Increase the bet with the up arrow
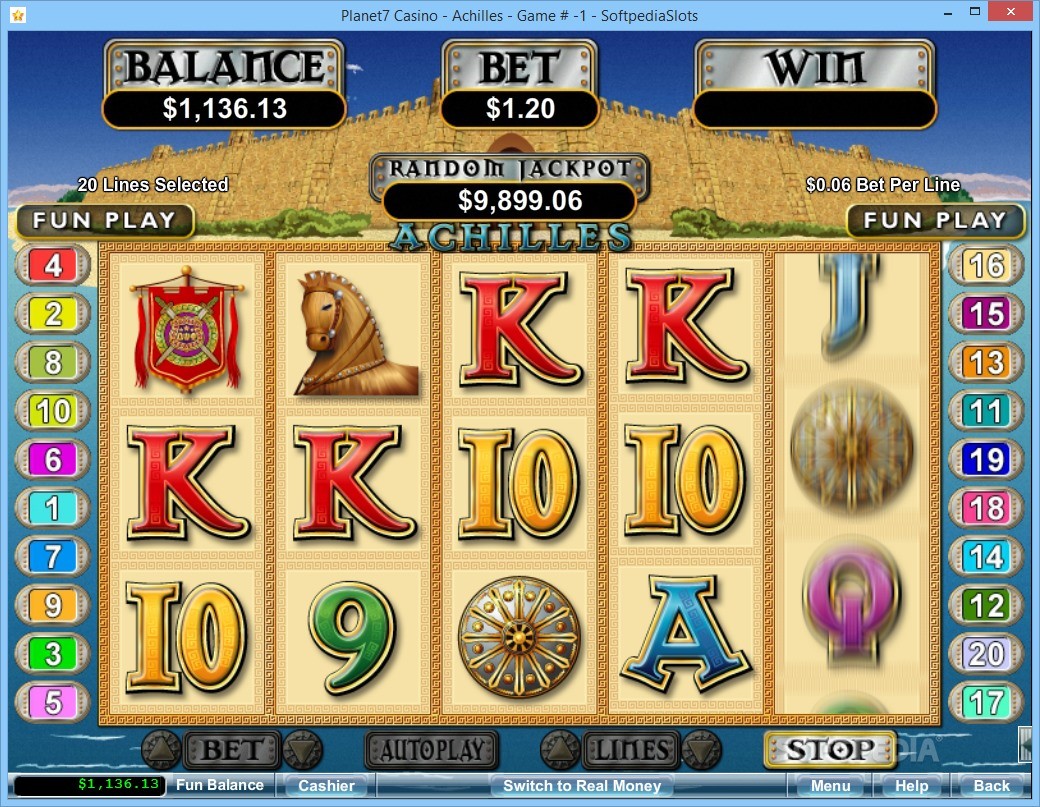Image resolution: width=1040 pixels, height=807 pixels. 160,749
